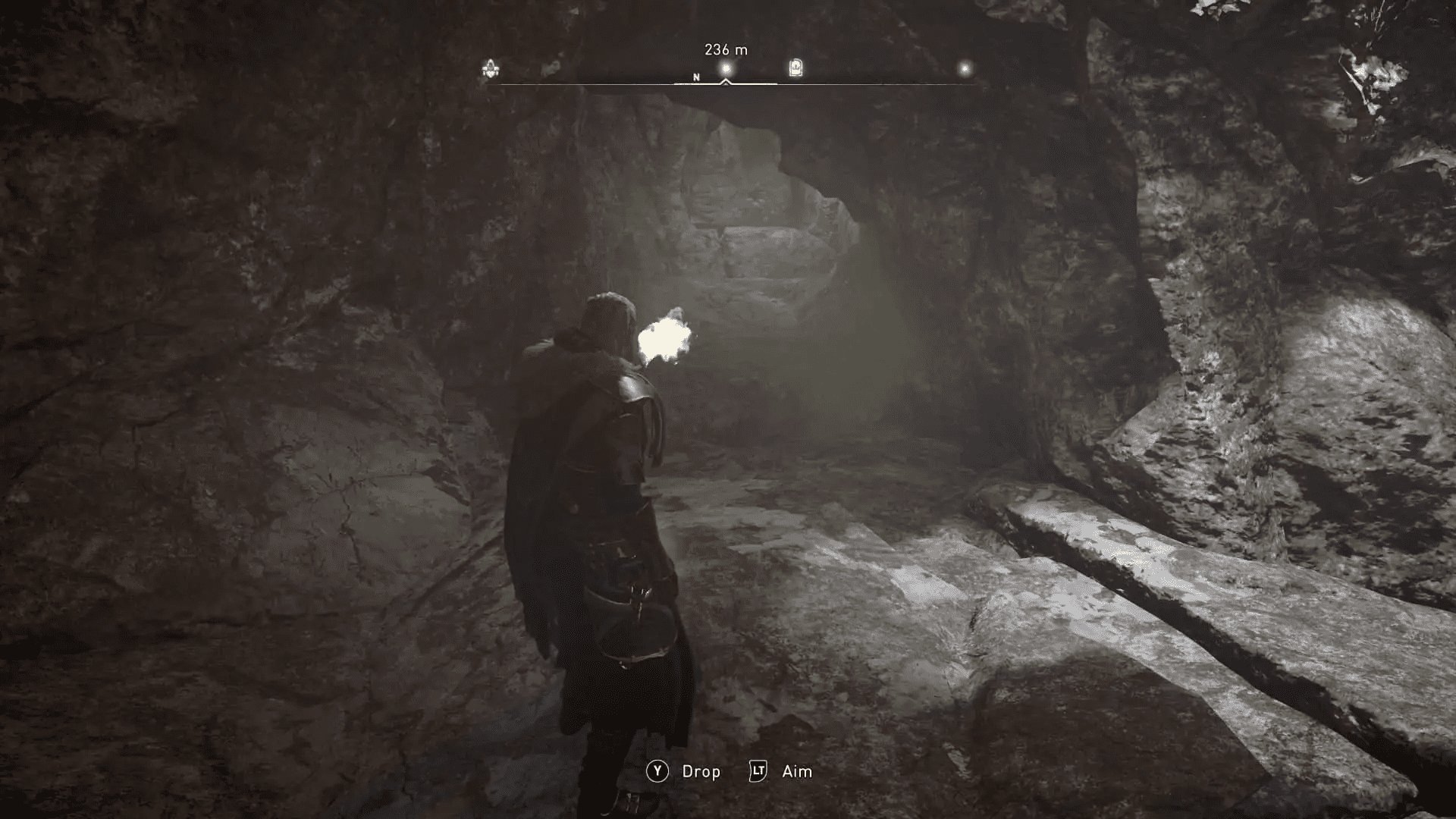Click the glowing quest marker below 236 m
This screenshot has height=819, width=1456.
[x=725, y=67]
